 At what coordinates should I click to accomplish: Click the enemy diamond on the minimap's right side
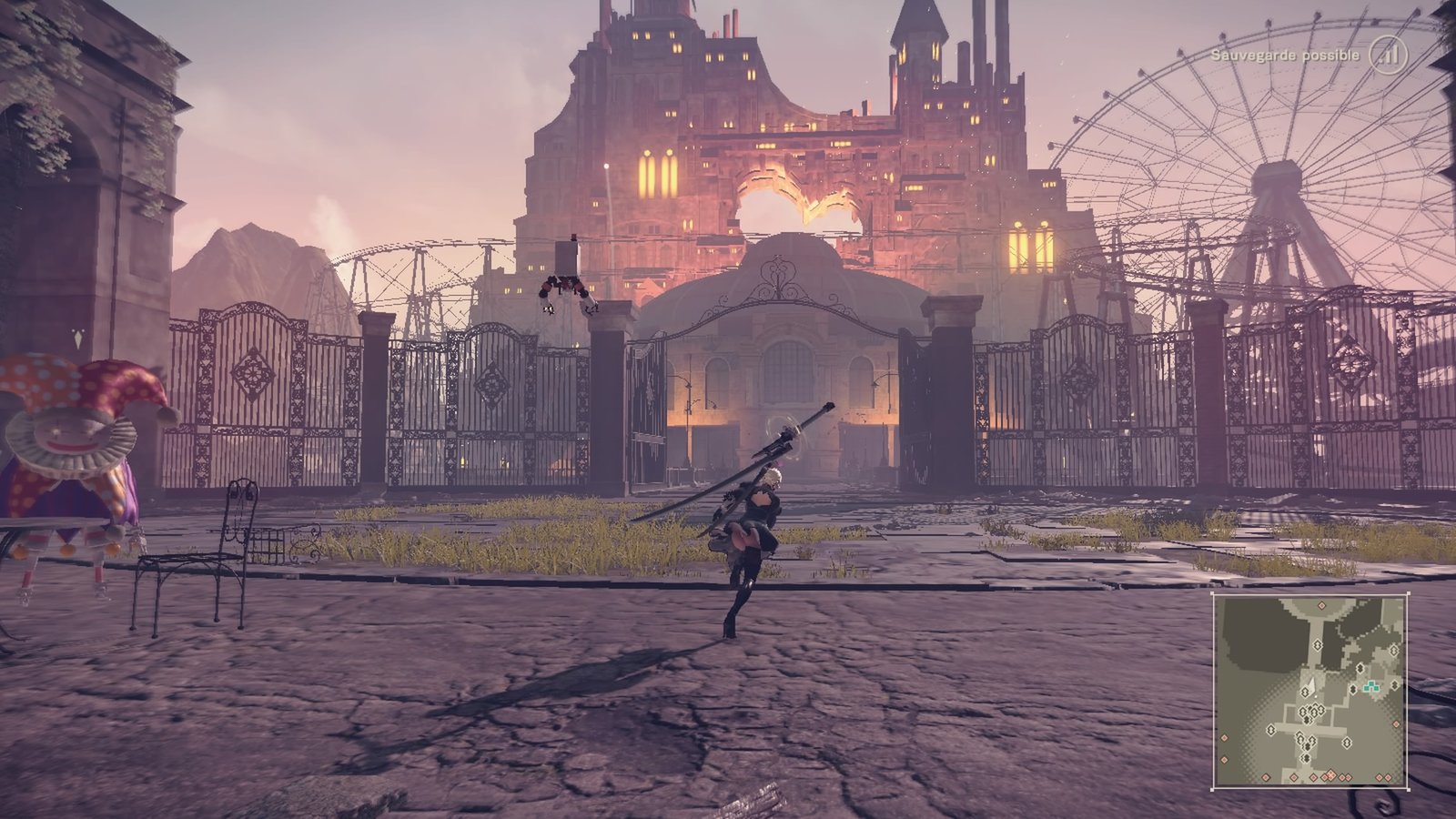pyautogui.click(x=1394, y=684)
